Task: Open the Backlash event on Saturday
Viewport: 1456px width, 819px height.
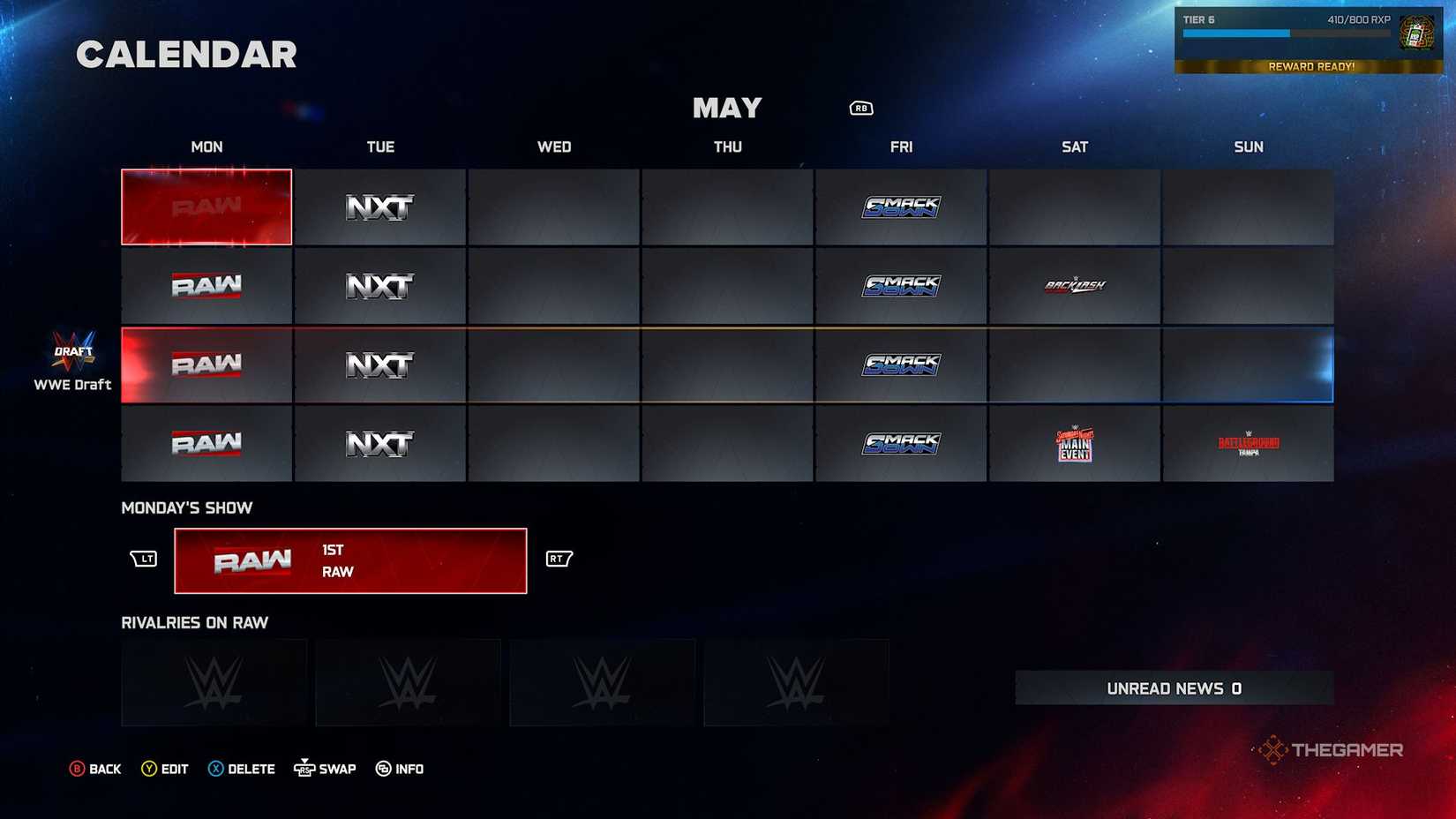Action: [x=1075, y=286]
